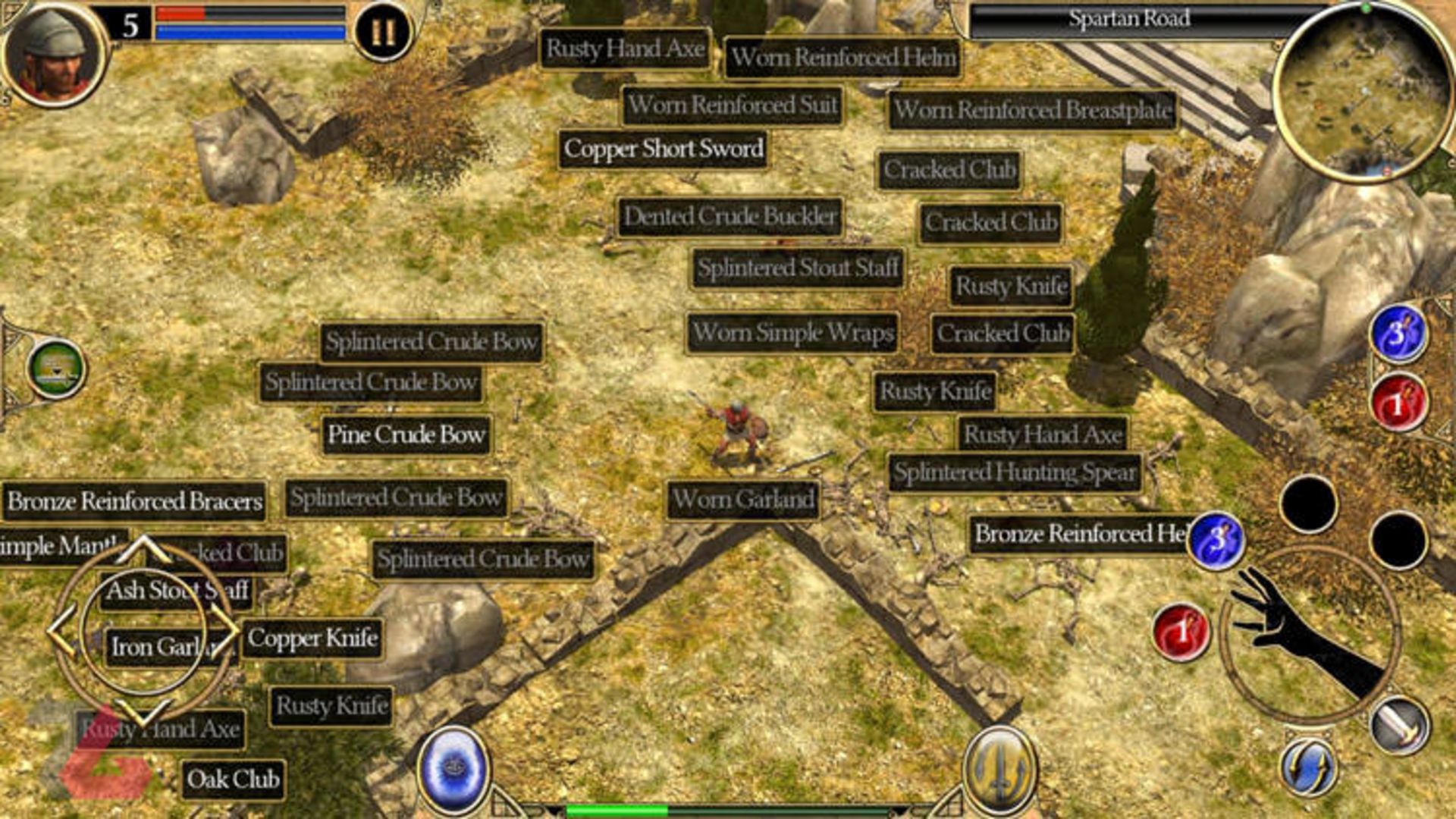Select the Pine Crude Bow loot label
Viewport: 1456px width, 819px height.
tap(406, 435)
